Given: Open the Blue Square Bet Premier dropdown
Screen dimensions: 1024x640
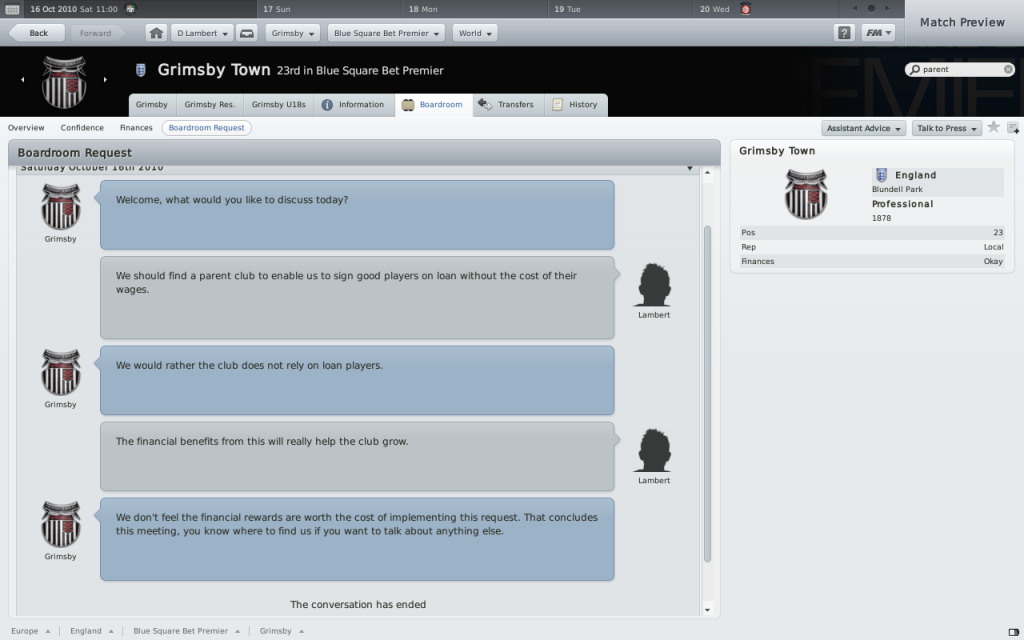Looking at the screenshot, I should pyautogui.click(x=385, y=33).
